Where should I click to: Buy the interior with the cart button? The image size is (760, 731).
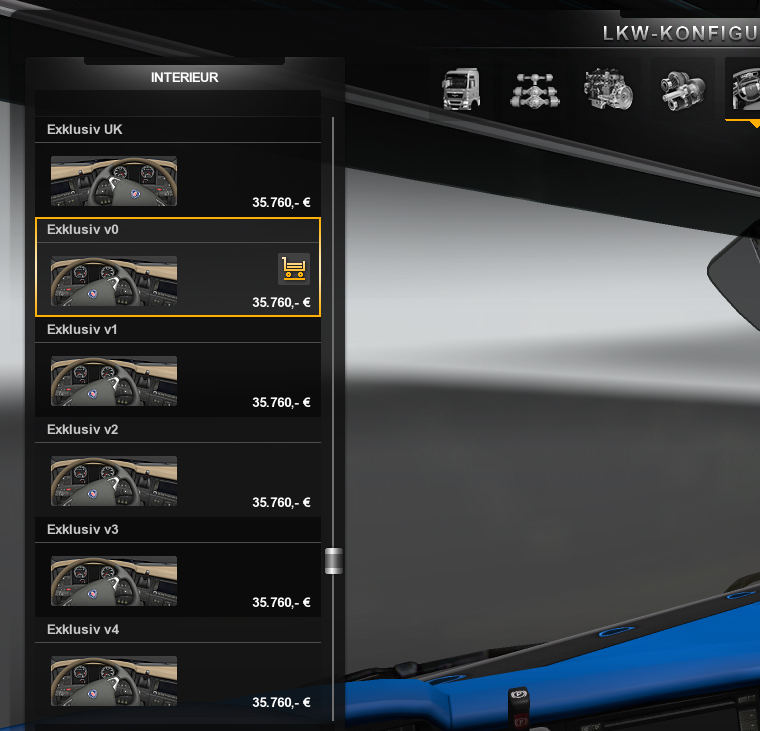pyautogui.click(x=294, y=268)
